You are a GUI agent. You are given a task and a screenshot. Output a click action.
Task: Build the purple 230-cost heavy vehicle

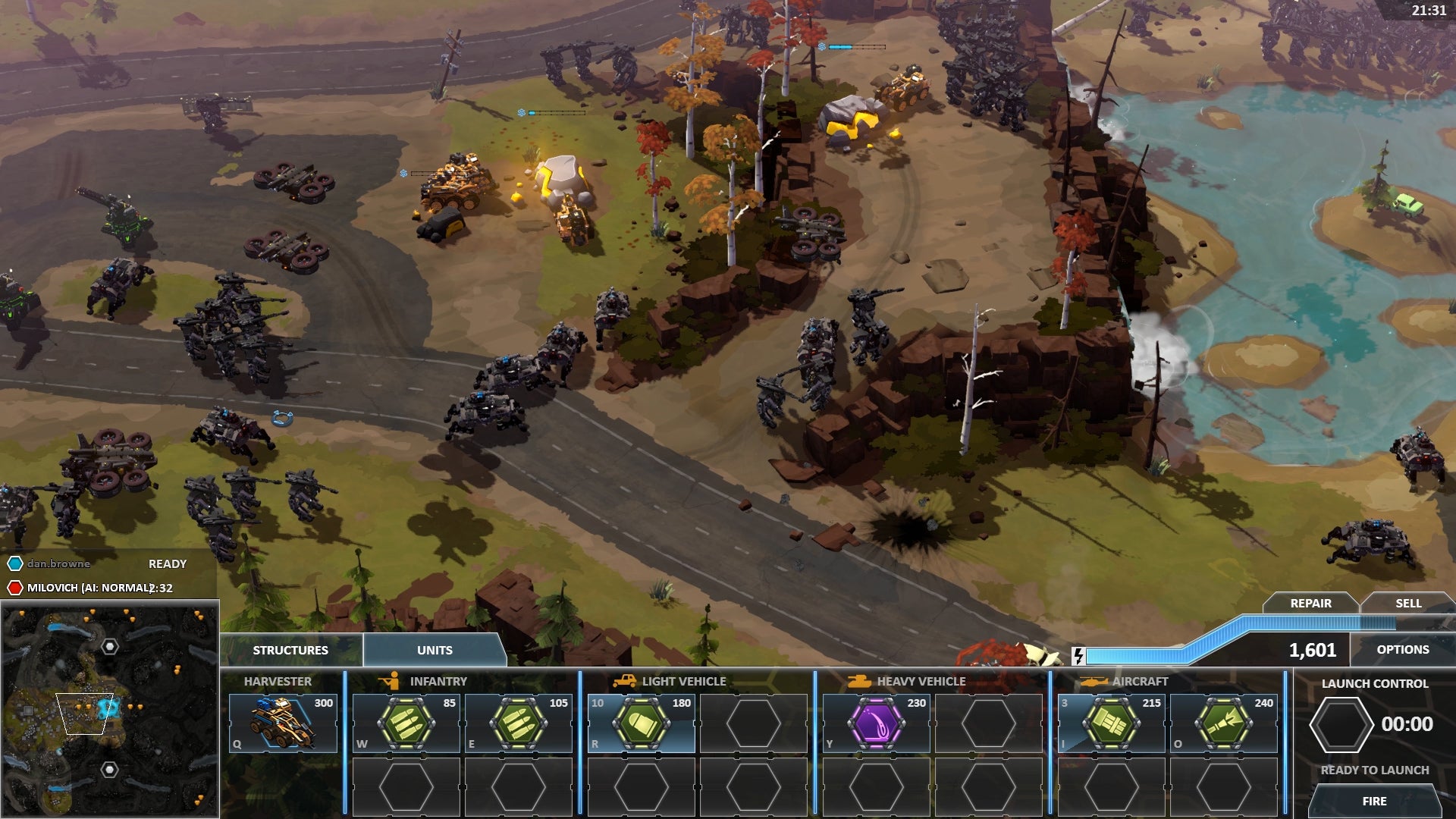pos(877,723)
